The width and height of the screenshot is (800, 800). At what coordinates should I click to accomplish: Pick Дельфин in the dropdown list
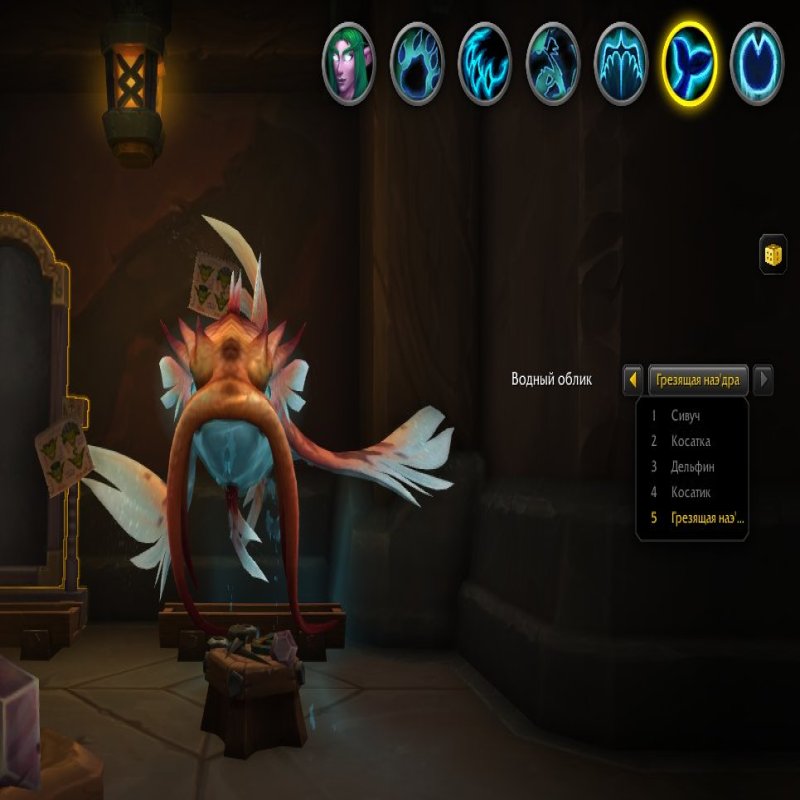click(692, 467)
